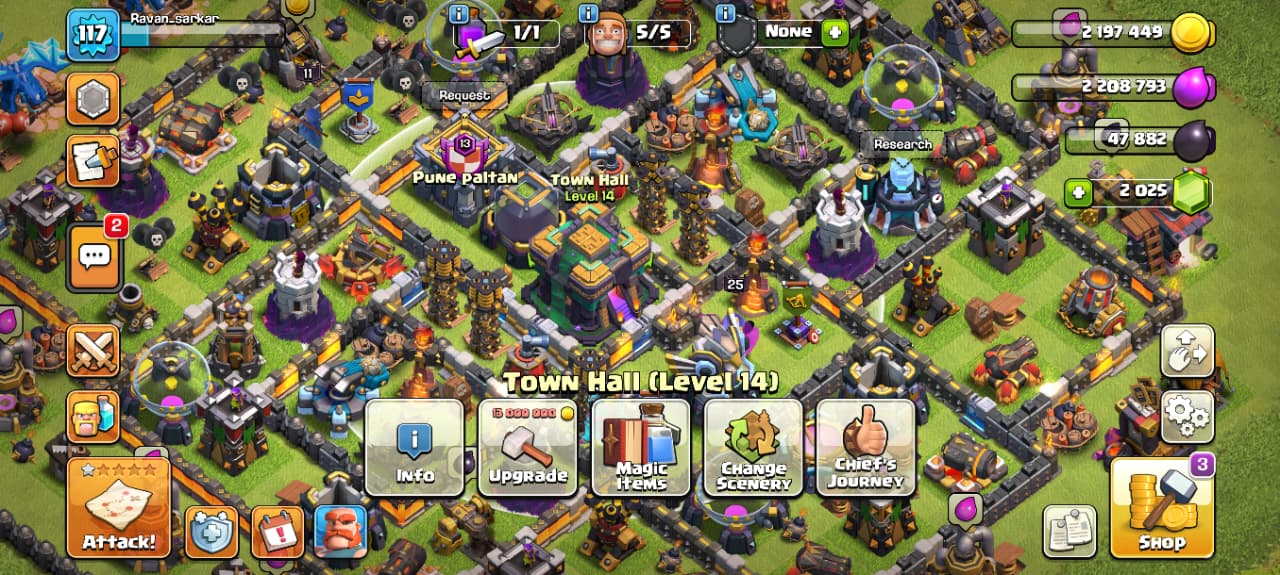Open the shield with plus icon
This screenshot has height=575, width=1280.
211,531
